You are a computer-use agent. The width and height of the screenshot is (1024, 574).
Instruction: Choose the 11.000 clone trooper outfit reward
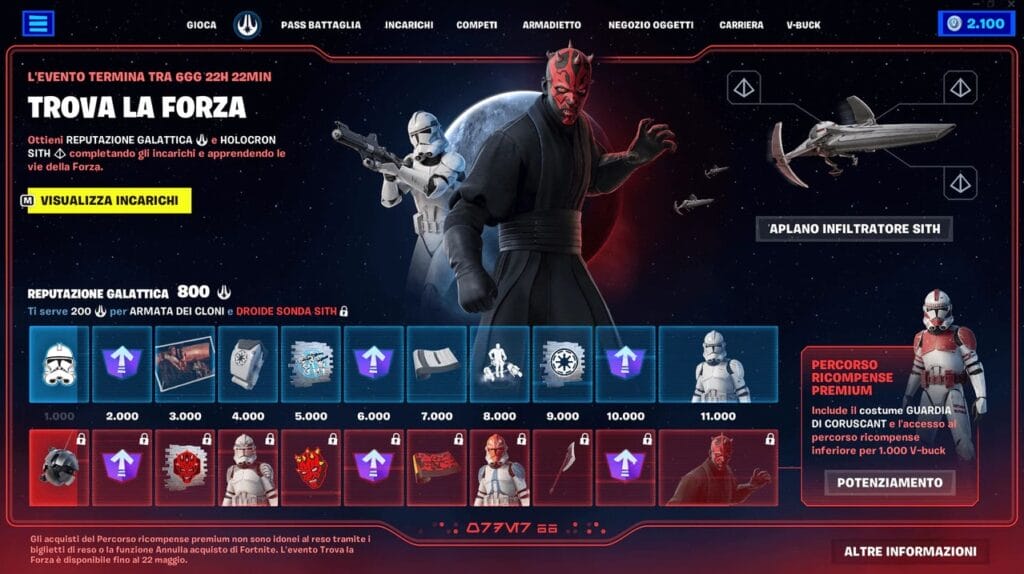718,364
